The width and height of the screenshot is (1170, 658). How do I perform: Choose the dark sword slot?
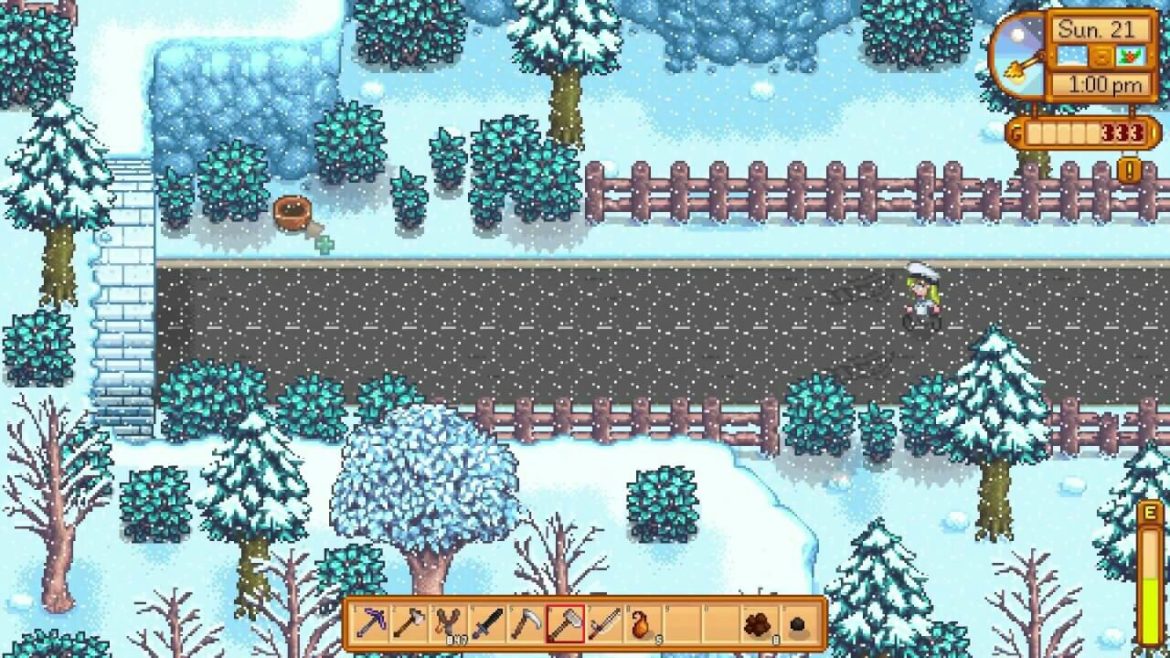tap(488, 624)
